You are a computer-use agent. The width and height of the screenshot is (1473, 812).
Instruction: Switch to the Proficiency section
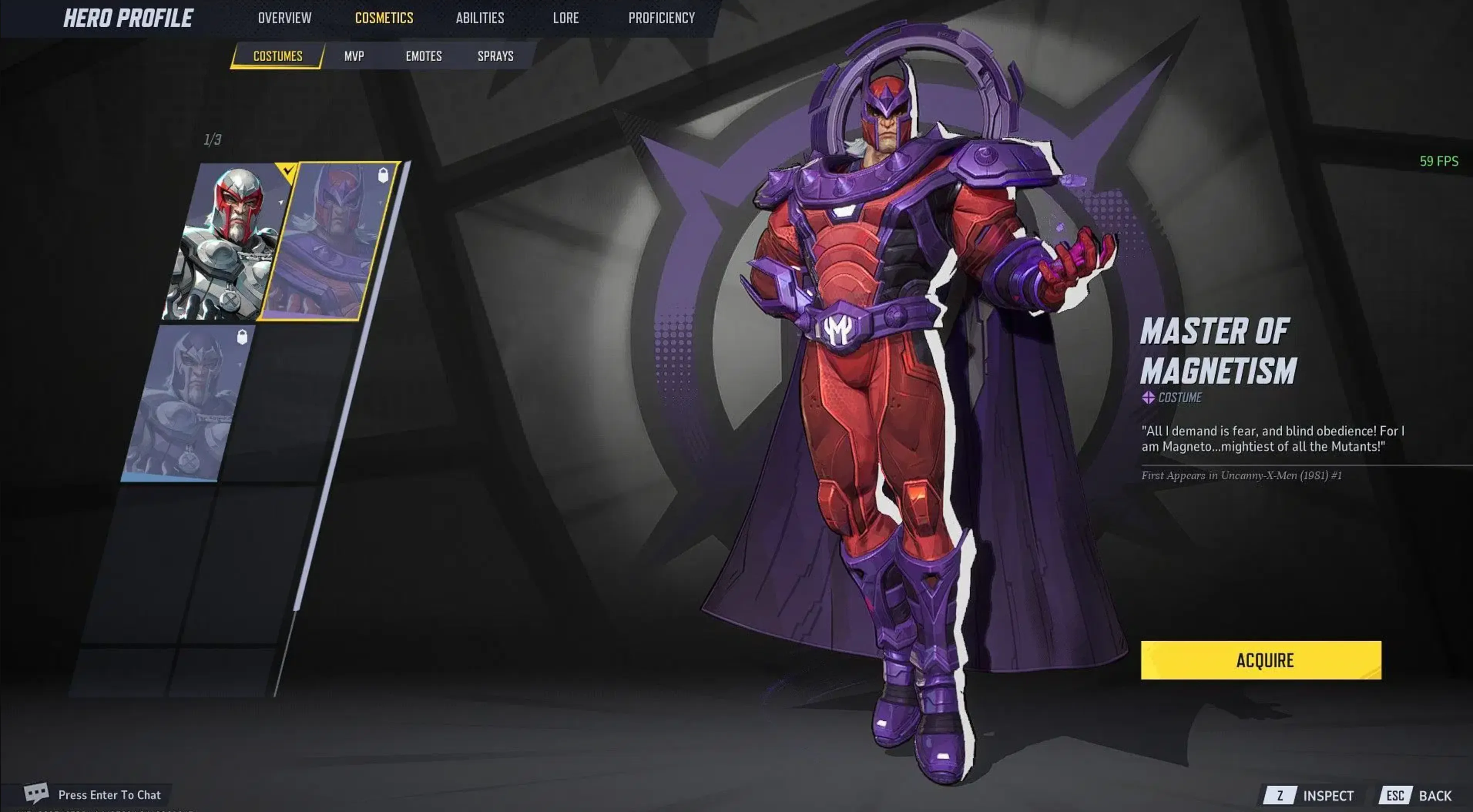(x=661, y=18)
